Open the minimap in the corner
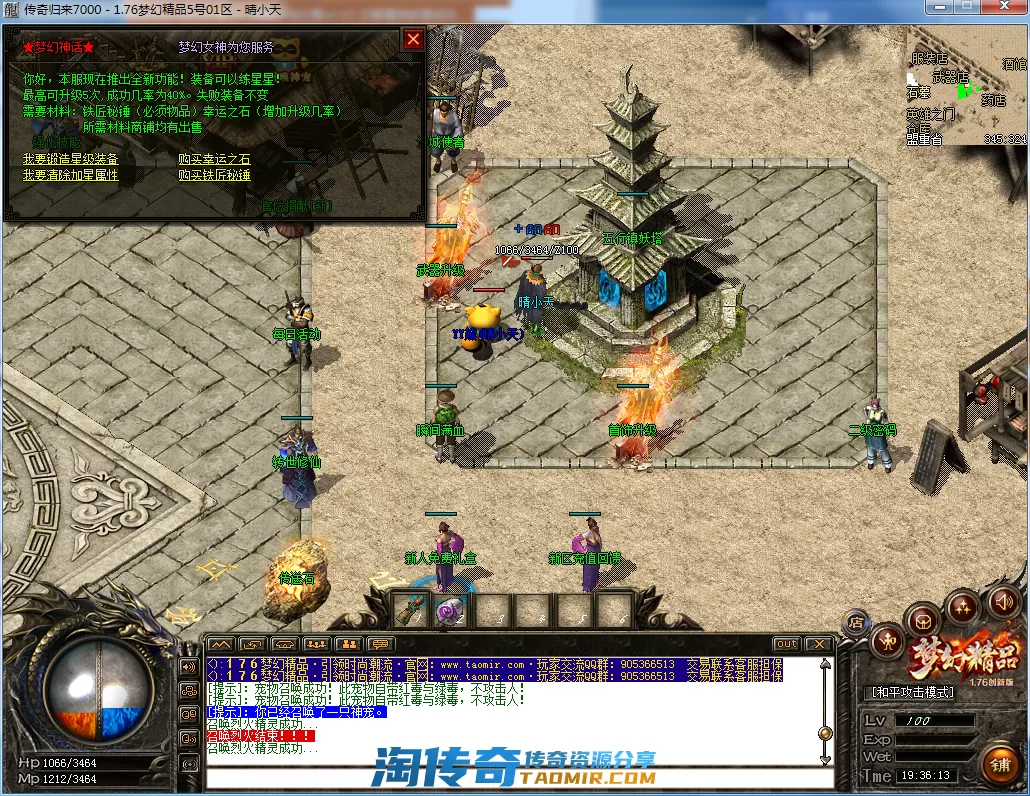Viewport: 1030px width, 796px height. point(965,87)
